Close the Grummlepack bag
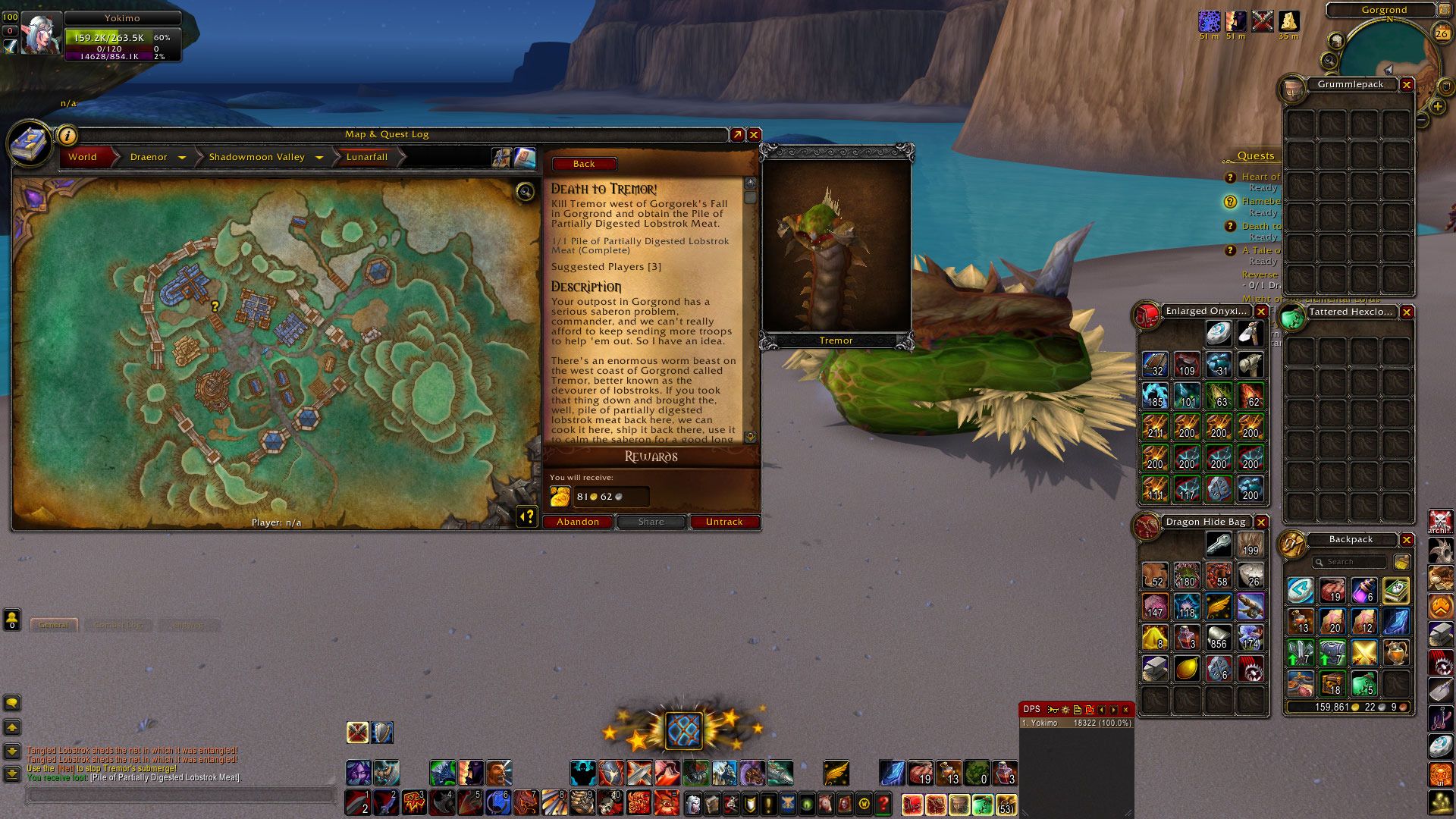 1407,85
